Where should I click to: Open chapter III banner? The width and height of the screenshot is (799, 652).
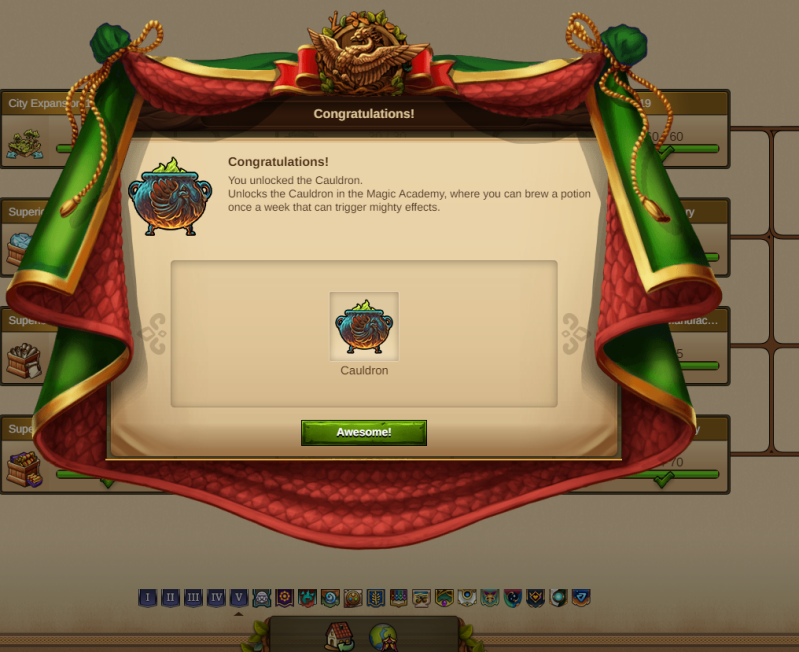193,598
